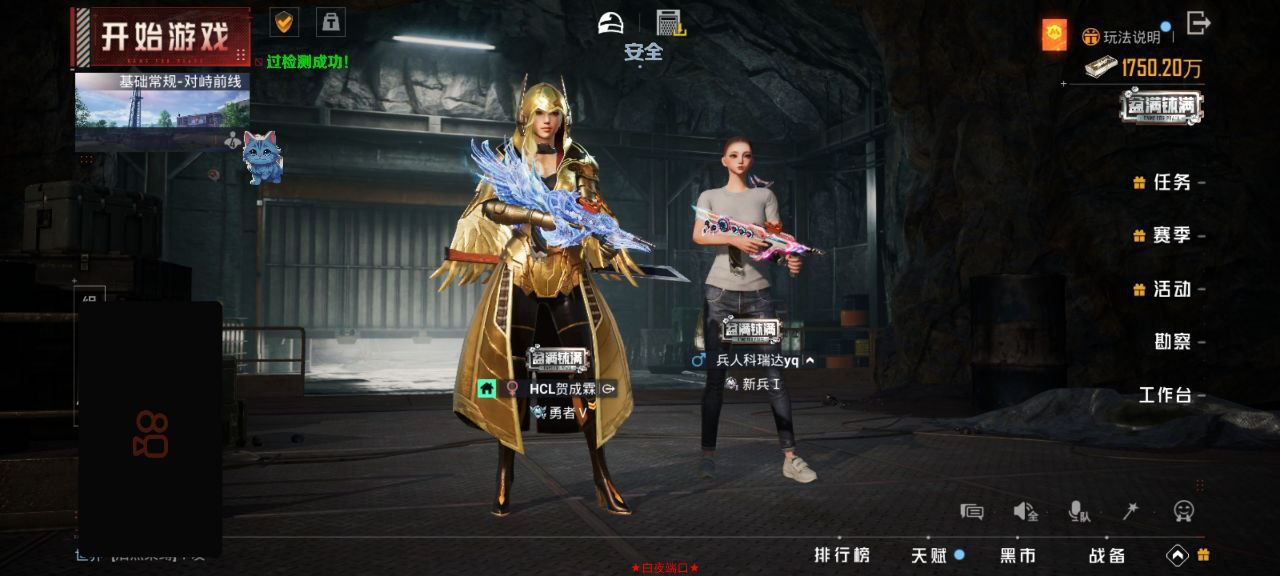Screen dimensions: 1280x576
Task: Open the emote smiley face icon
Action: 1184,511
